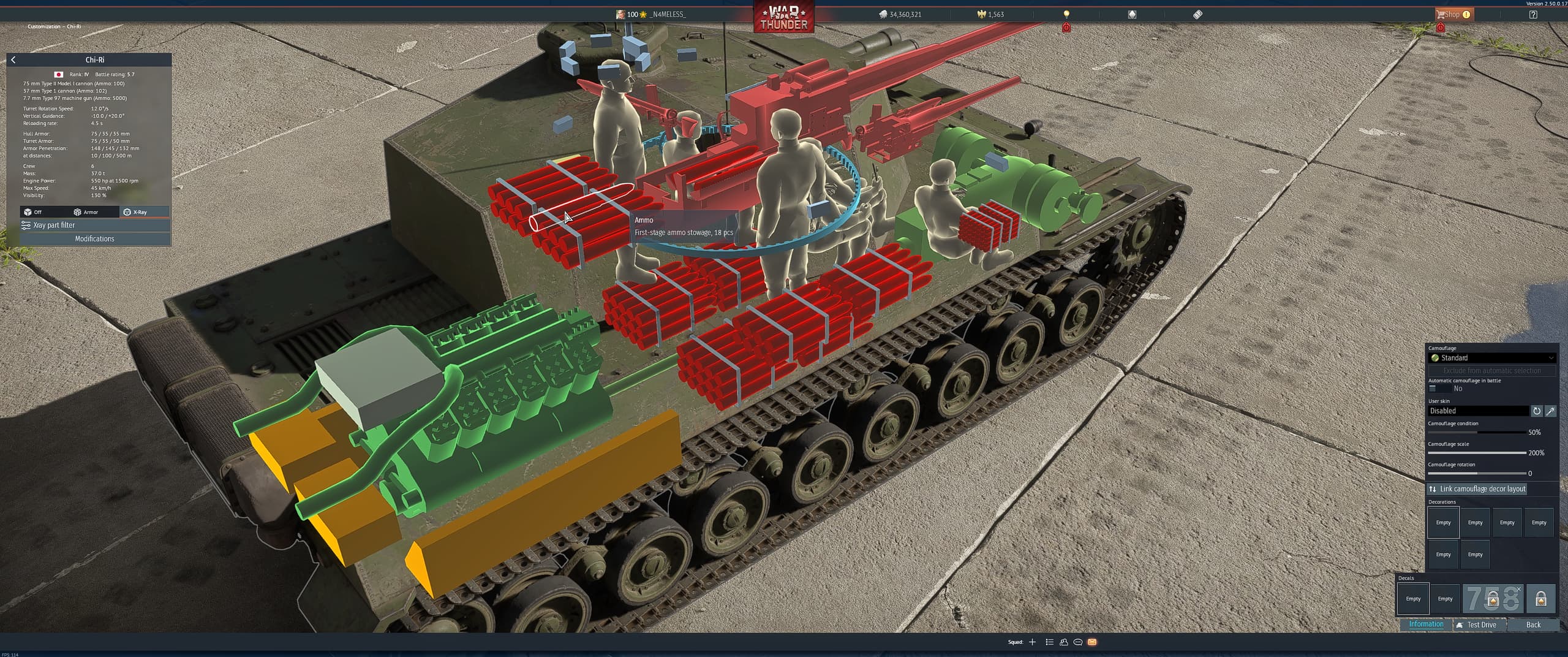Image resolution: width=1568 pixels, height=657 pixels.
Task: Toggle Automatic camouflage in battle
Action: coord(1434,389)
